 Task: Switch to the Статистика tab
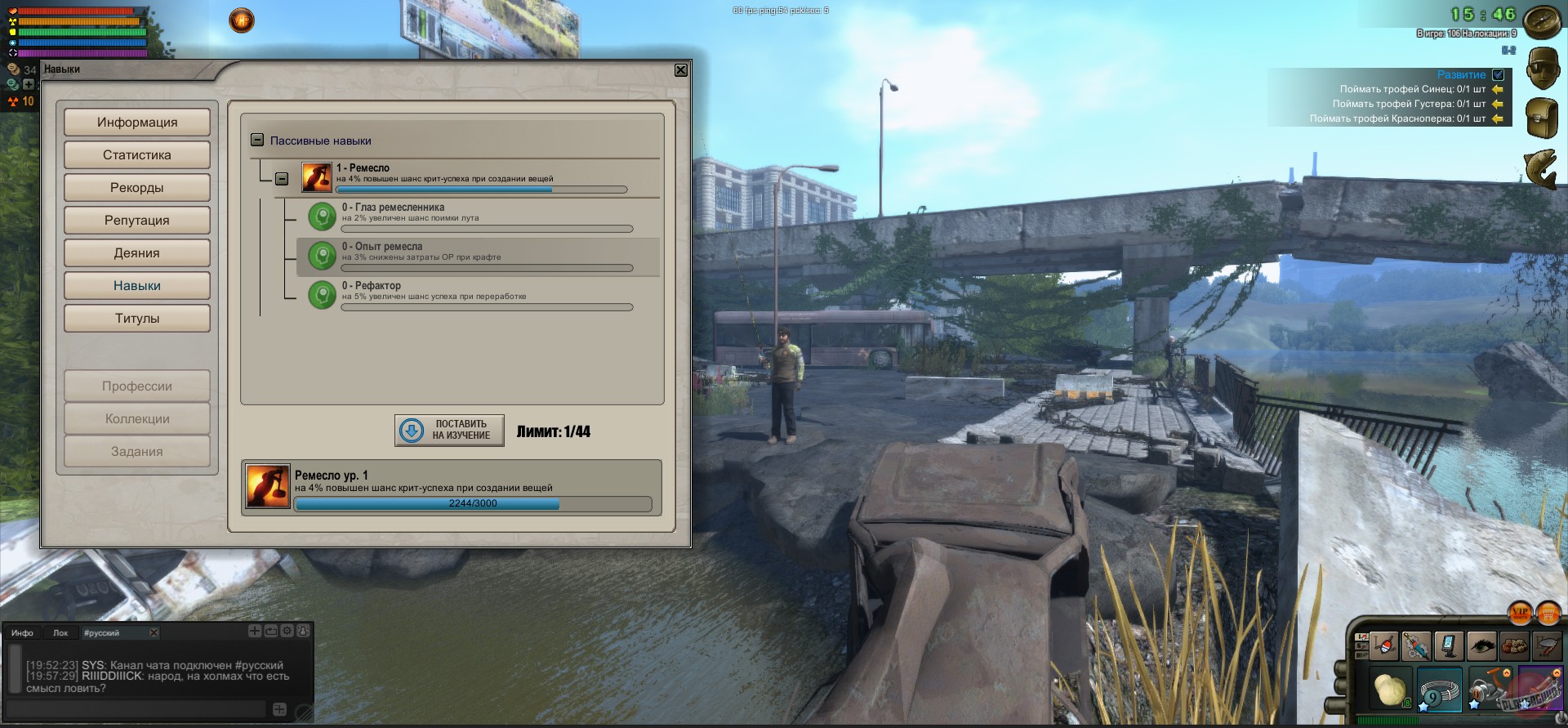136,154
